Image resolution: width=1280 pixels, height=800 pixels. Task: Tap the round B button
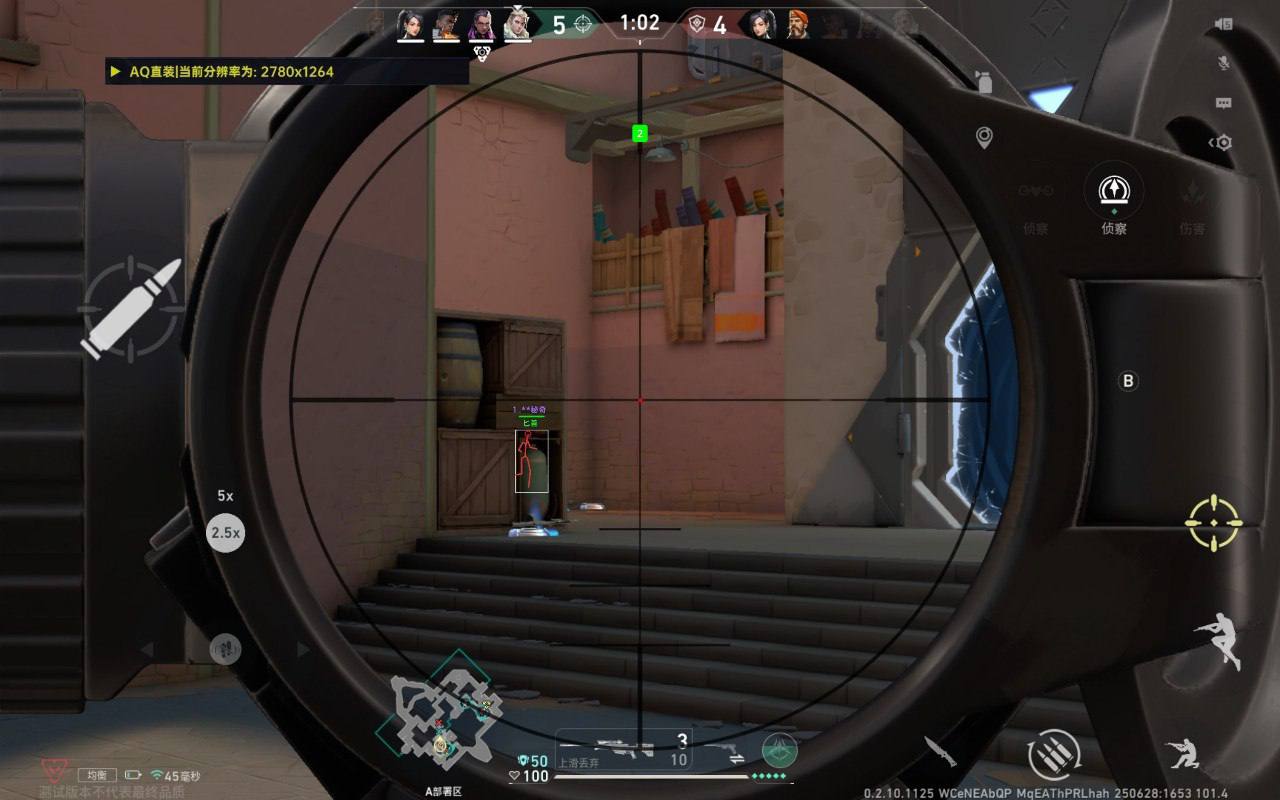[x=1128, y=381]
